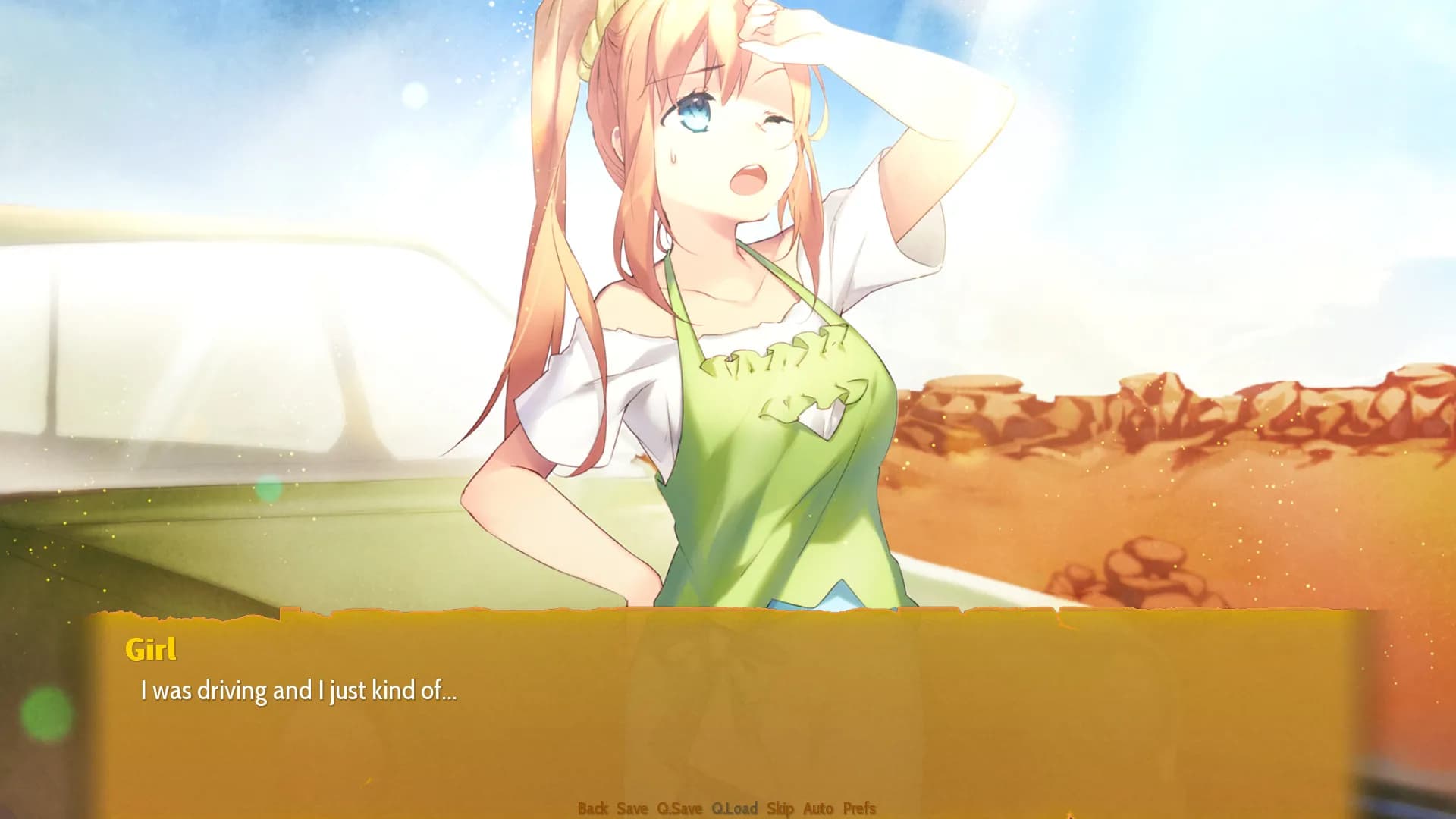Image resolution: width=1456 pixels, height=819 pixels.
Task: Open the Save menu
Action: tap(632, 808)
